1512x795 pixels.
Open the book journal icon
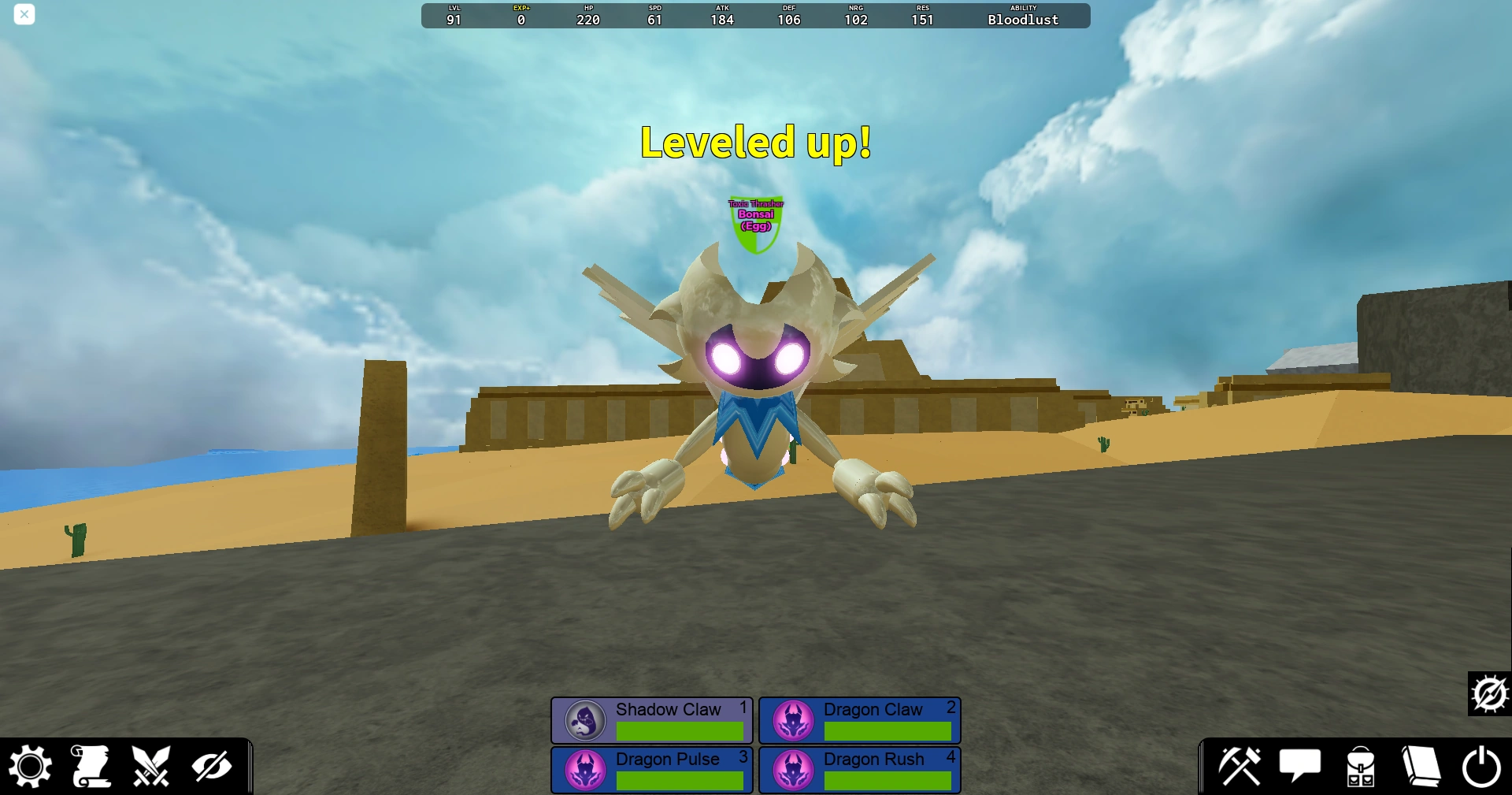coord(1421,765)
